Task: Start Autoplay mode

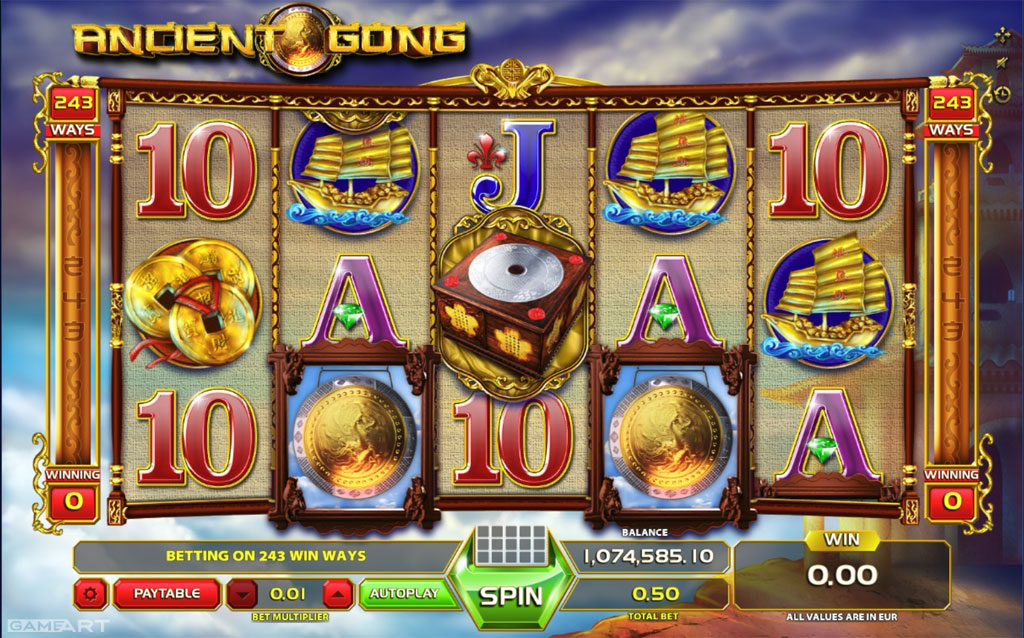Action: click(x=404, y=594)
